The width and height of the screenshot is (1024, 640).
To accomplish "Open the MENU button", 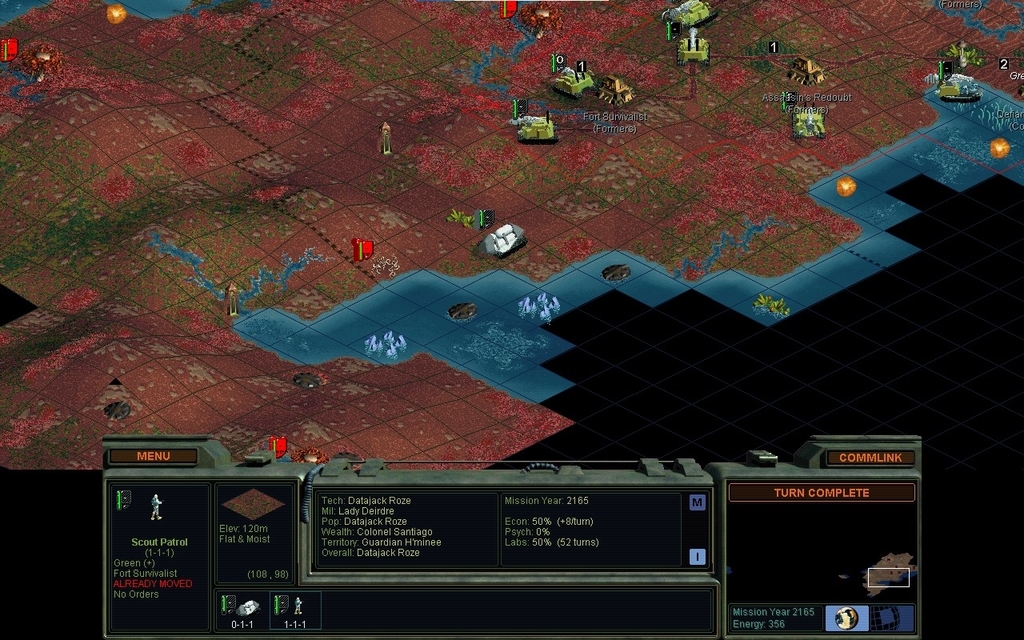I will (153, 456).
